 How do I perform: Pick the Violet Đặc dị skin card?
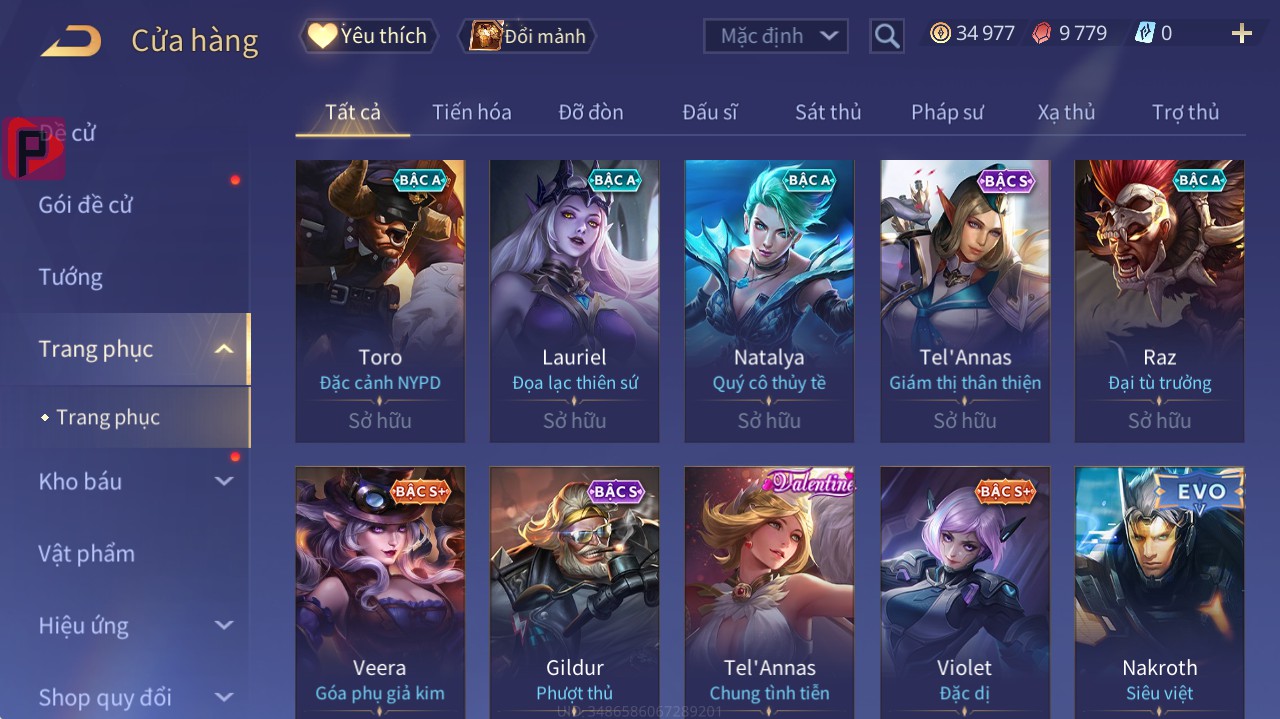click(964, 590)
